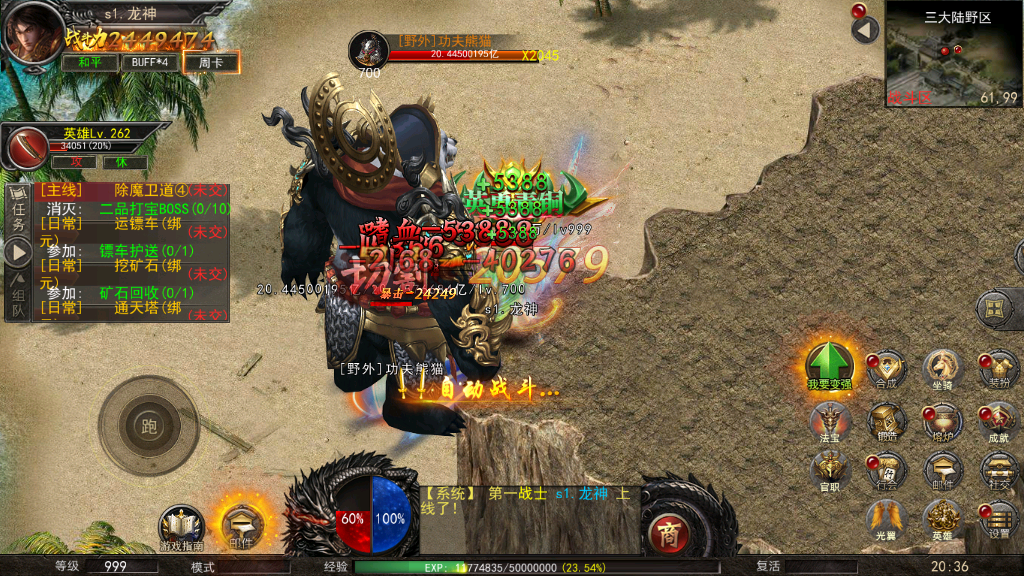Click the red 商 shop button
The width and height of the screenshot is (1024, 576).
(669, 535)
